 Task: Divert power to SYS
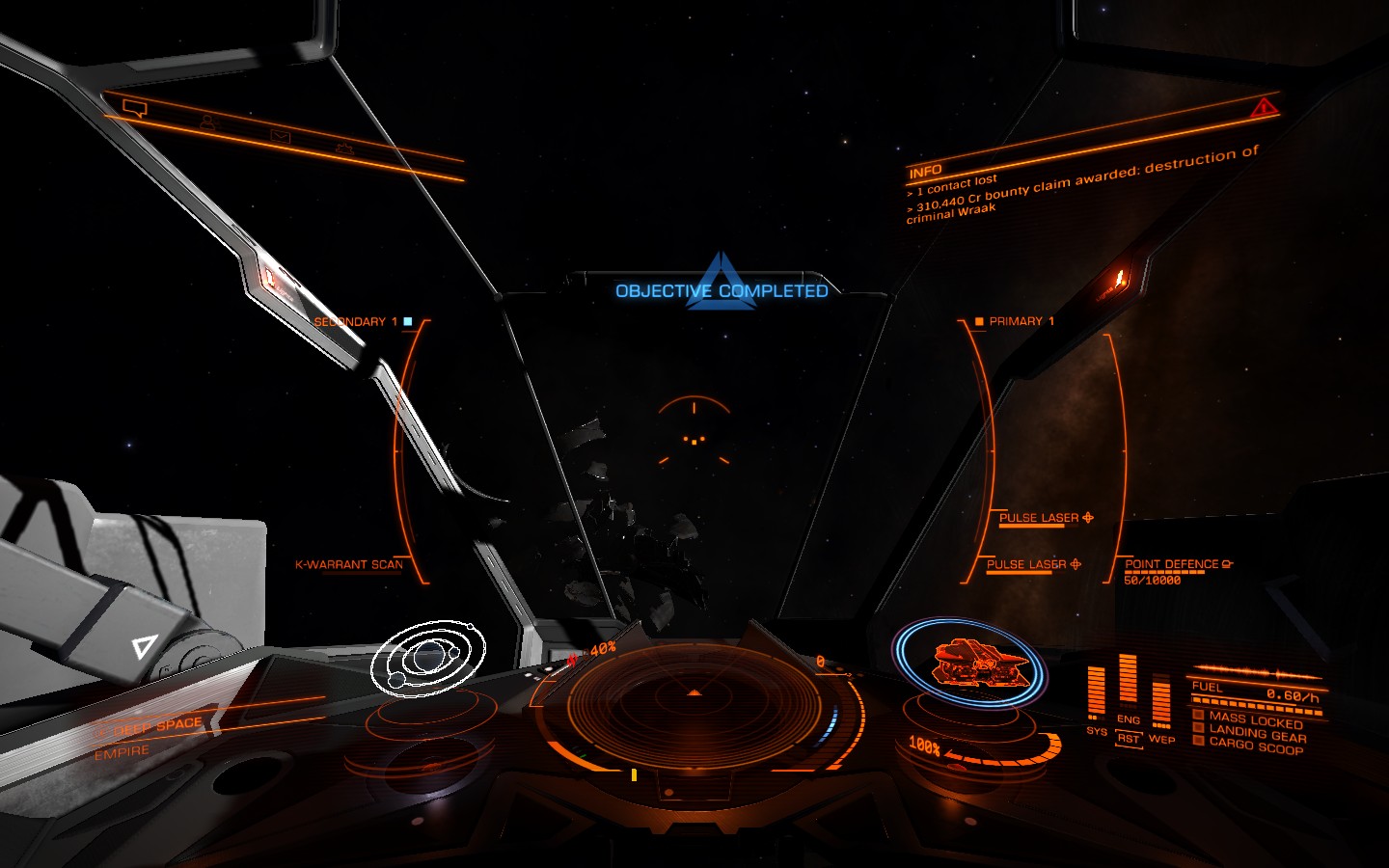tap(1096, 731)
